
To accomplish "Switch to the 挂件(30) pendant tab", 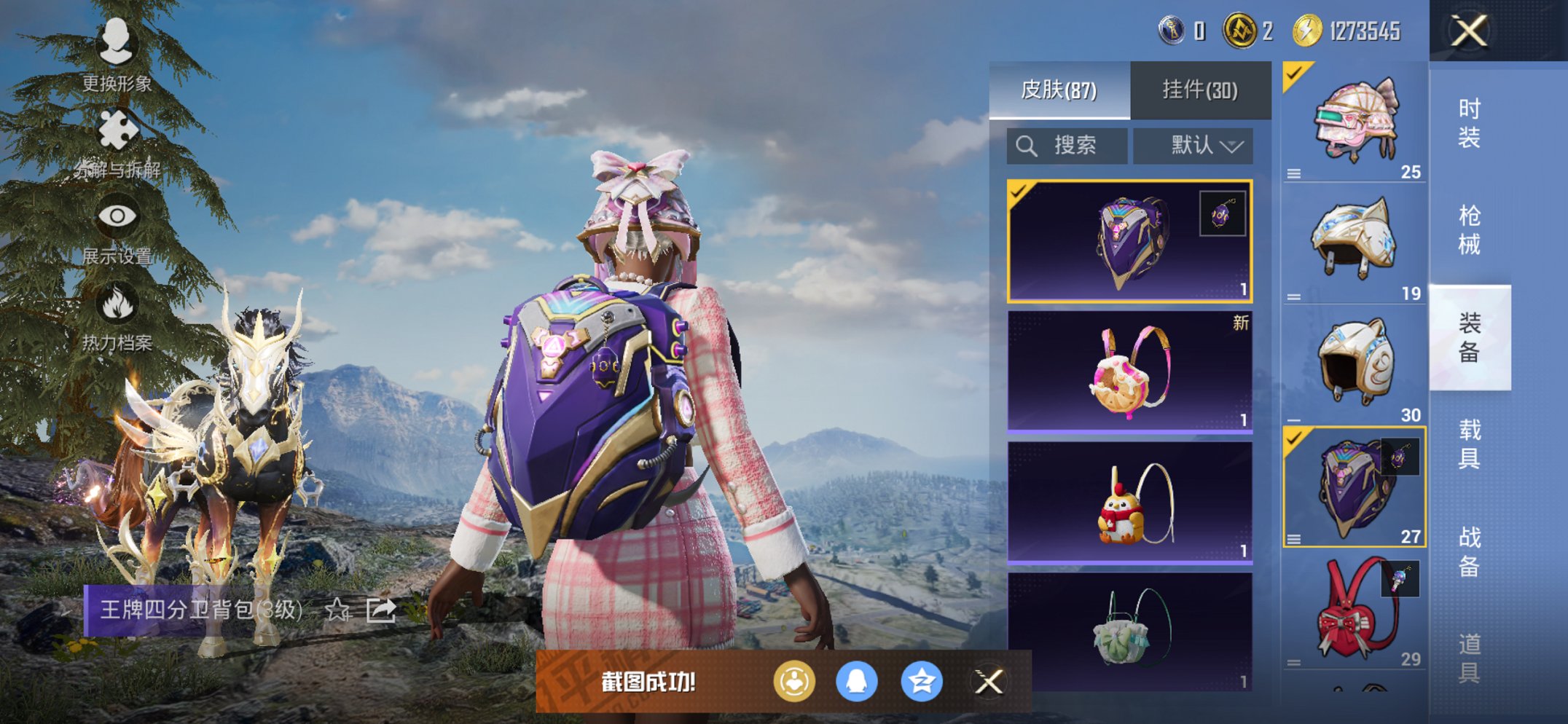I will [x=1199, y=90].
